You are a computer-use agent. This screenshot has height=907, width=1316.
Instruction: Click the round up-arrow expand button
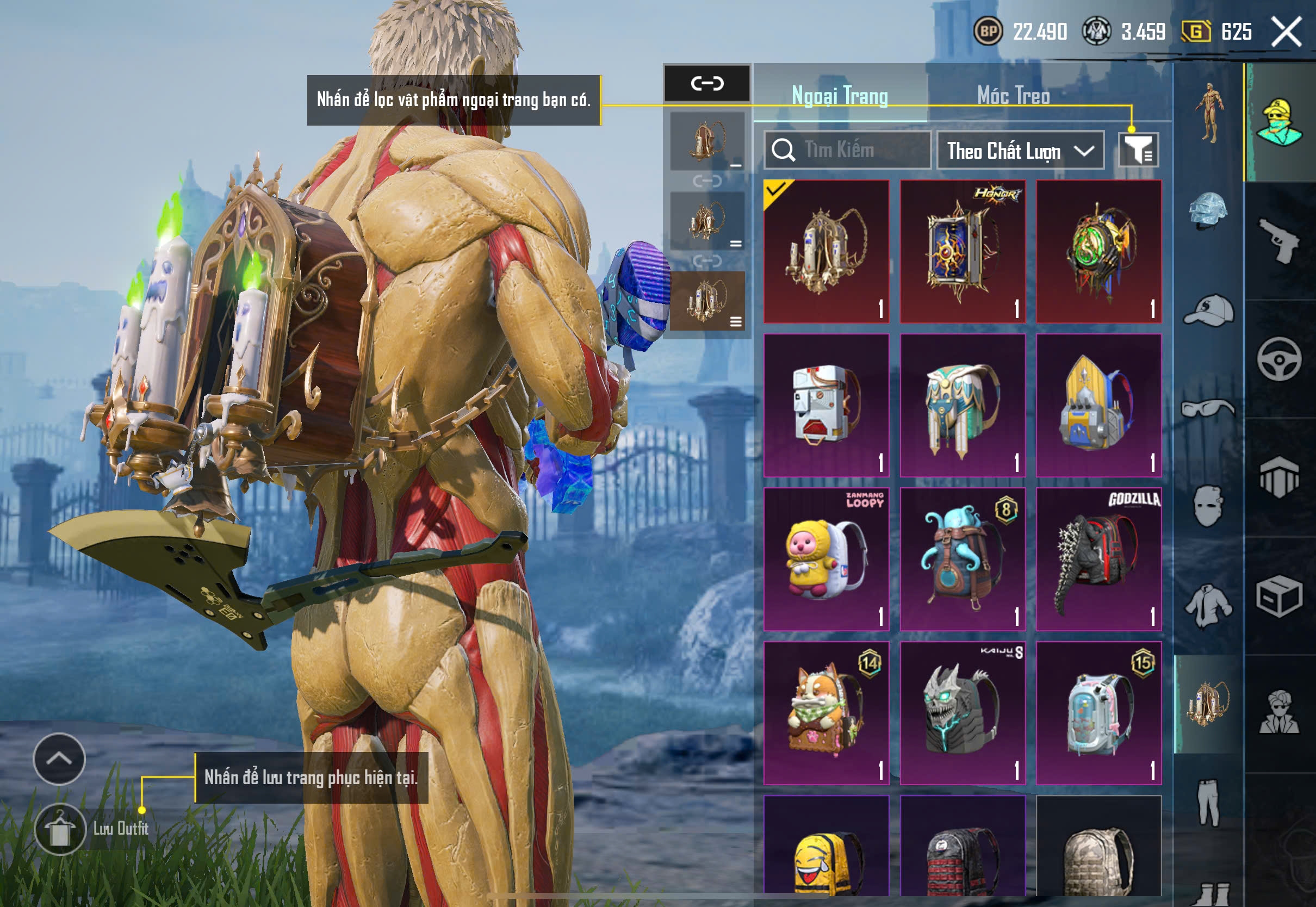pyautogui.click(x=59, y=759)
